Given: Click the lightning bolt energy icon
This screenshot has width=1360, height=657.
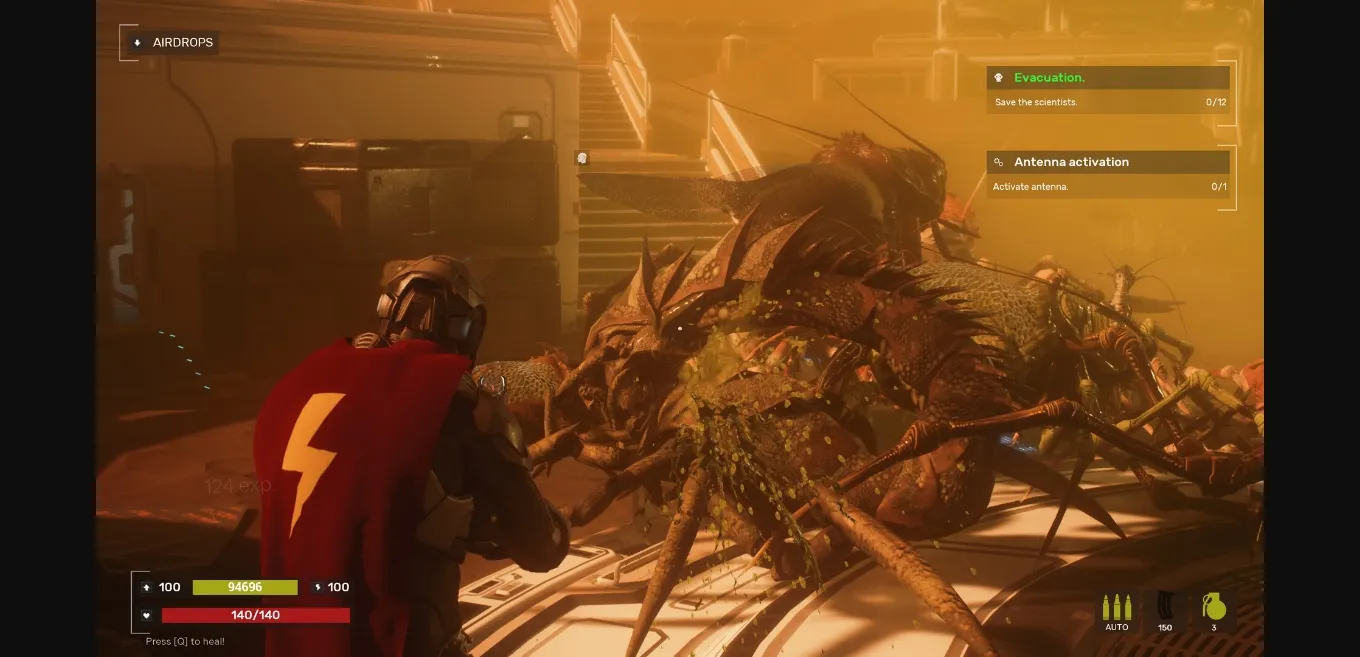Looking at the screenshot, I should (317, 587).
